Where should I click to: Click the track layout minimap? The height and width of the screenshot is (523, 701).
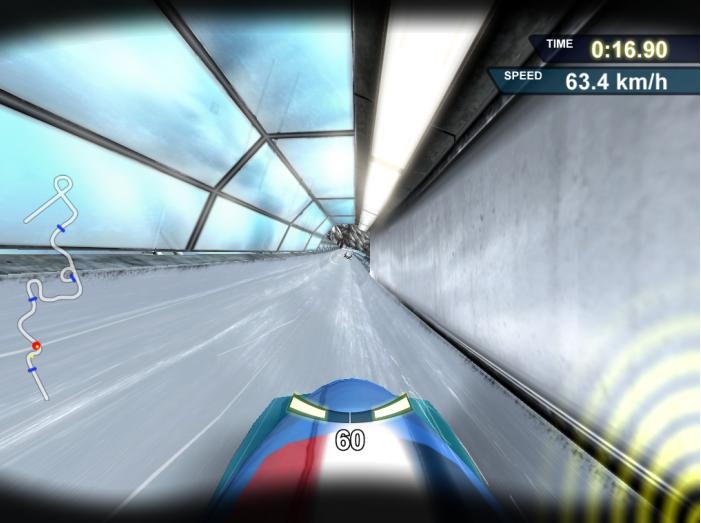pyautogui.click(x=52, y=286)
